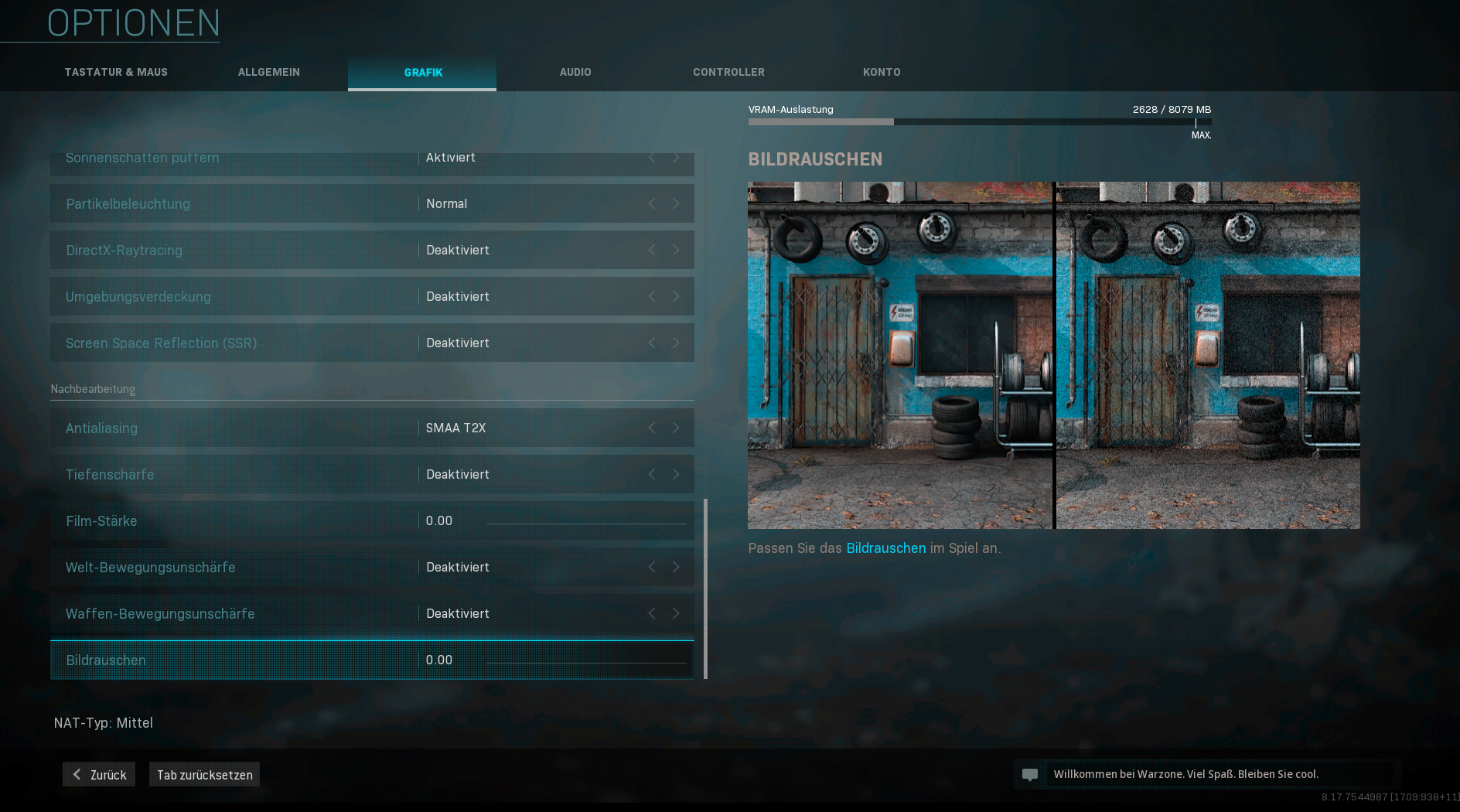Open the Konto tab

[x=882, y=72]
